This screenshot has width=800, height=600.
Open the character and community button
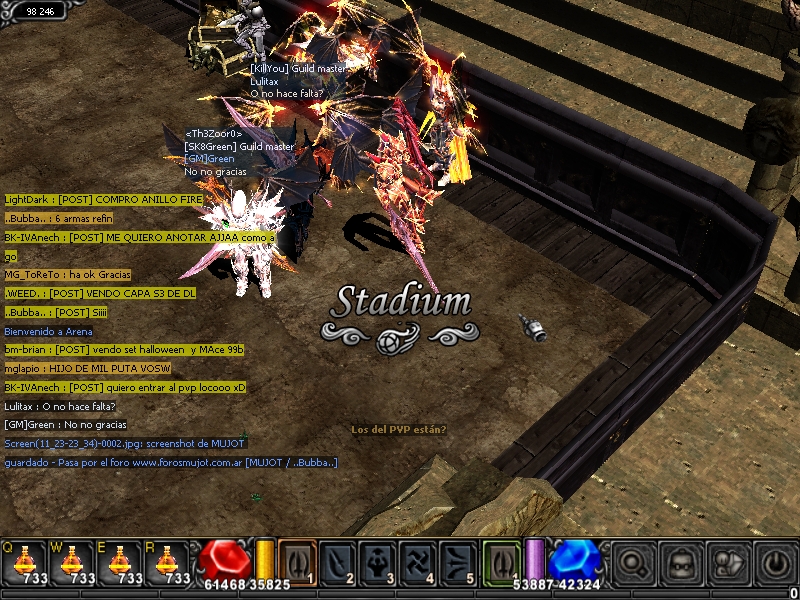click(729, 563)
